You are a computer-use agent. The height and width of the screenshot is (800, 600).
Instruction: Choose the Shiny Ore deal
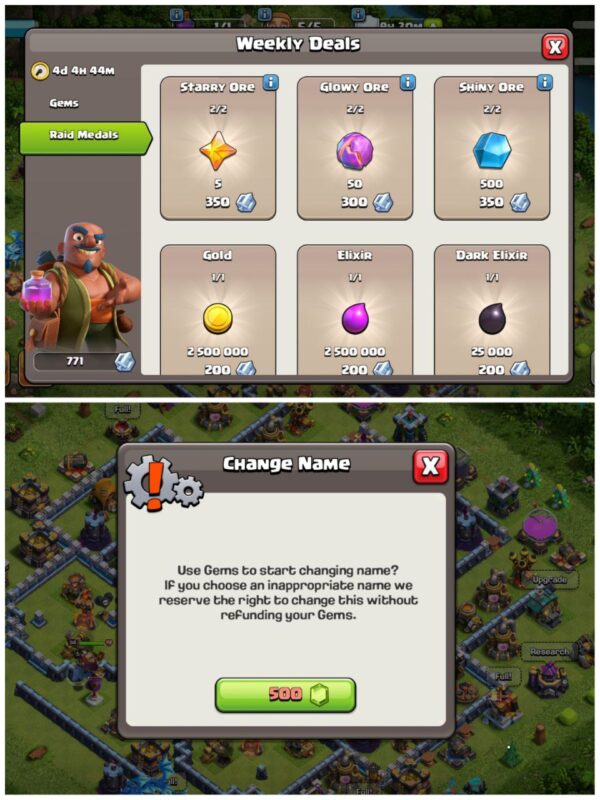[491, 150]
